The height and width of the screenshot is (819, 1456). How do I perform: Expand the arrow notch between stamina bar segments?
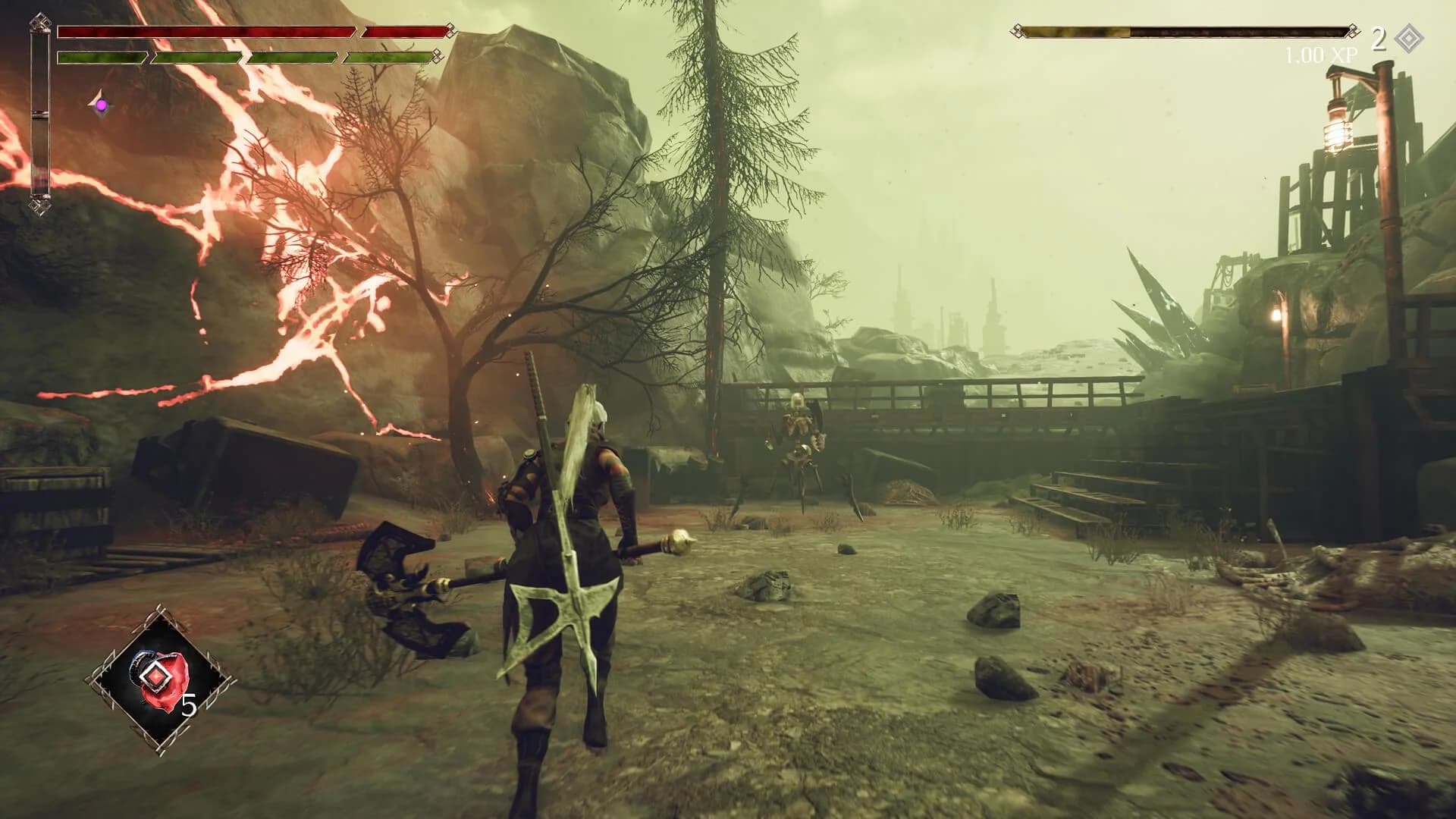(x=149, y=57)
